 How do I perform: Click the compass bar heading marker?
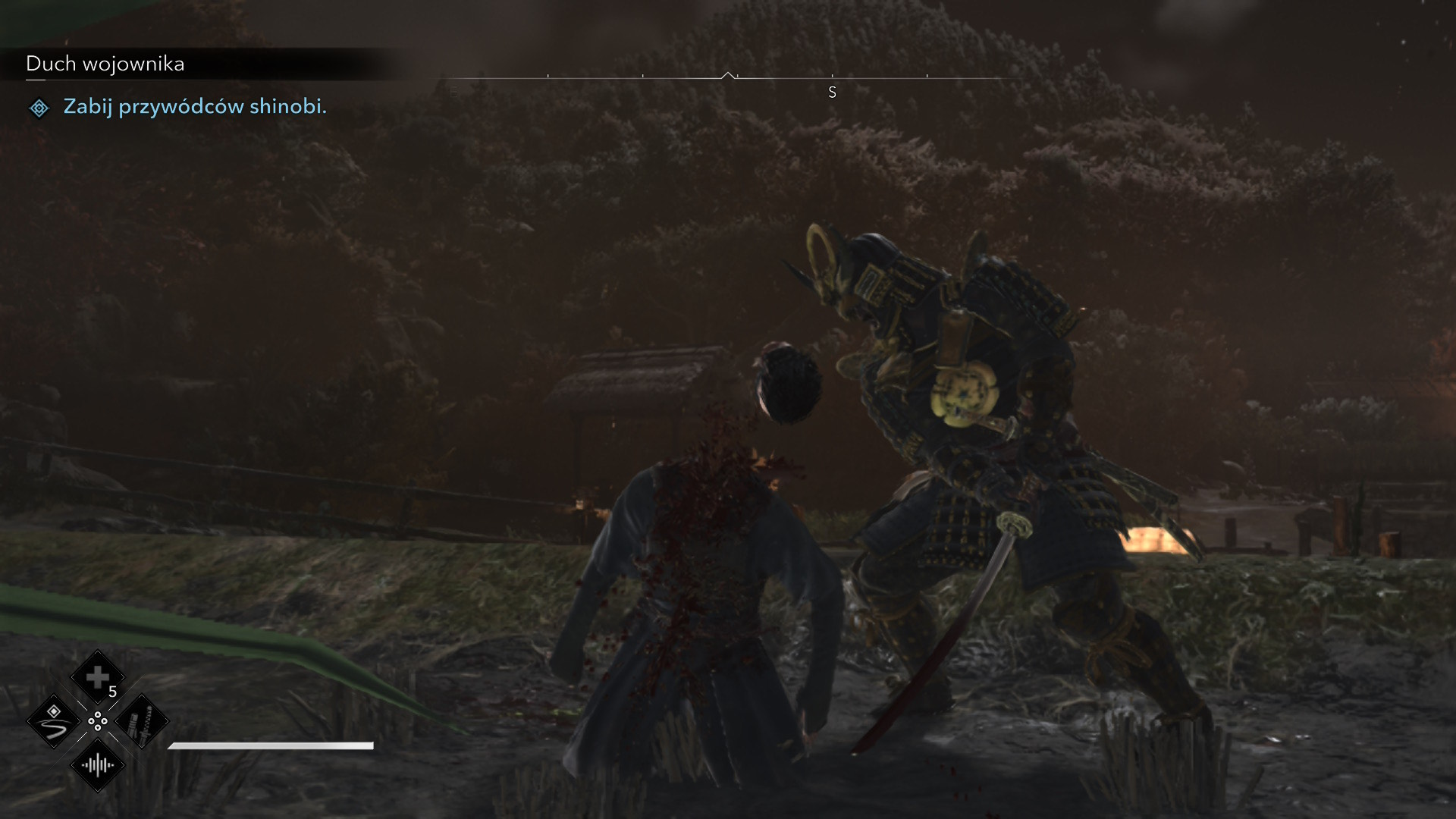[728, 76]
